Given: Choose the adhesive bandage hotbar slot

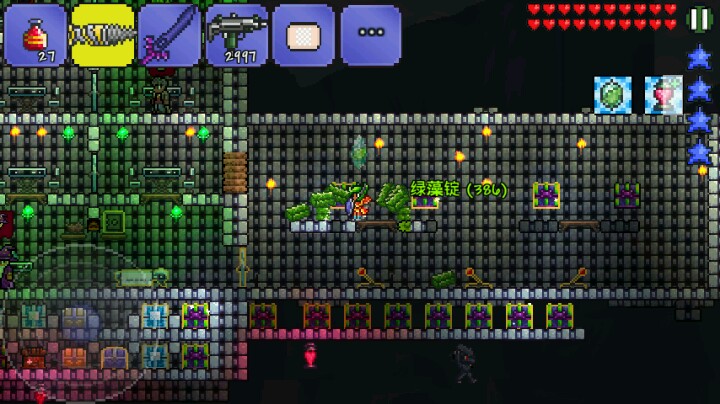Looking at the screenshot, I should [304, 35].
